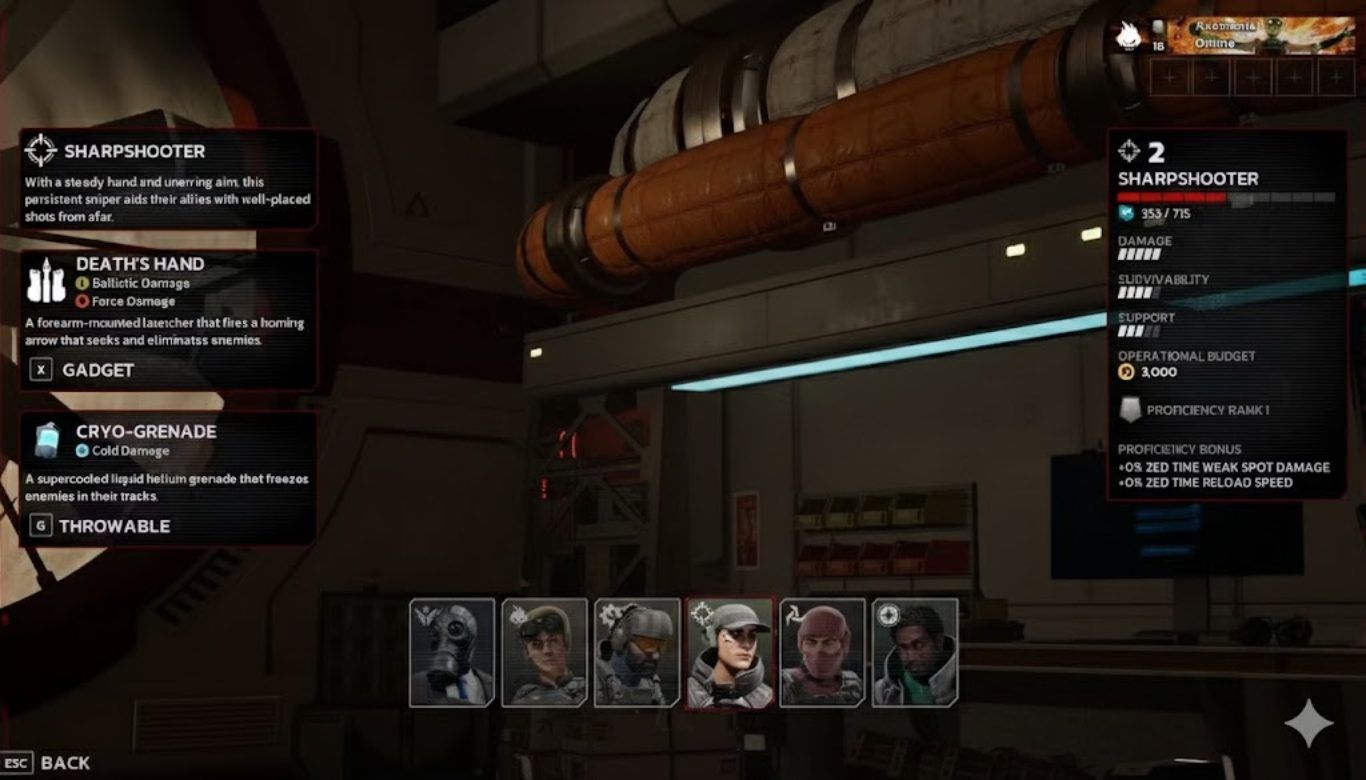The image size is (1366, 780).
Task: Choose the character wearing goggles on cap
Action: point(544,652)
